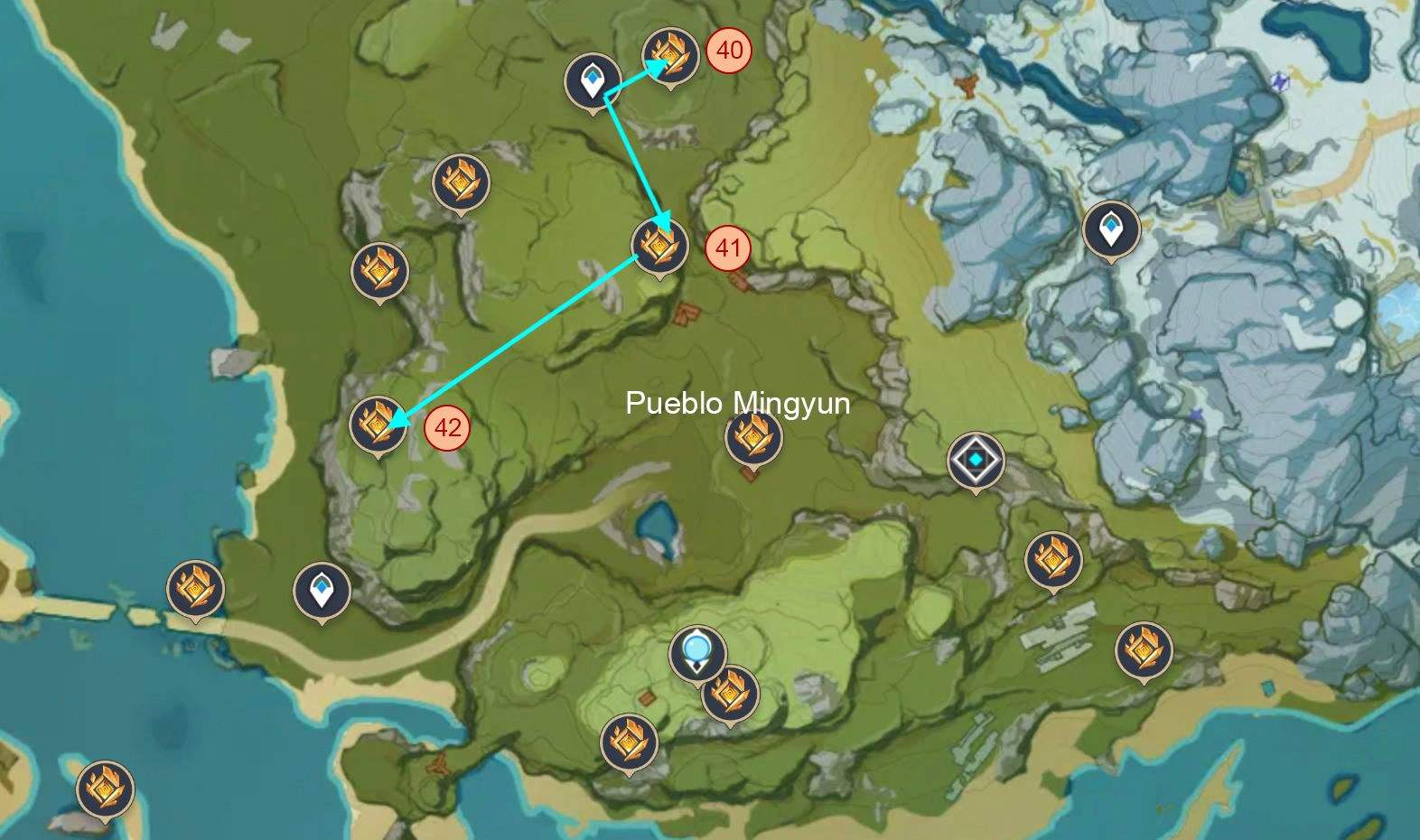Click the teleport waypoint near the southwestern road

tap(322, 589)
